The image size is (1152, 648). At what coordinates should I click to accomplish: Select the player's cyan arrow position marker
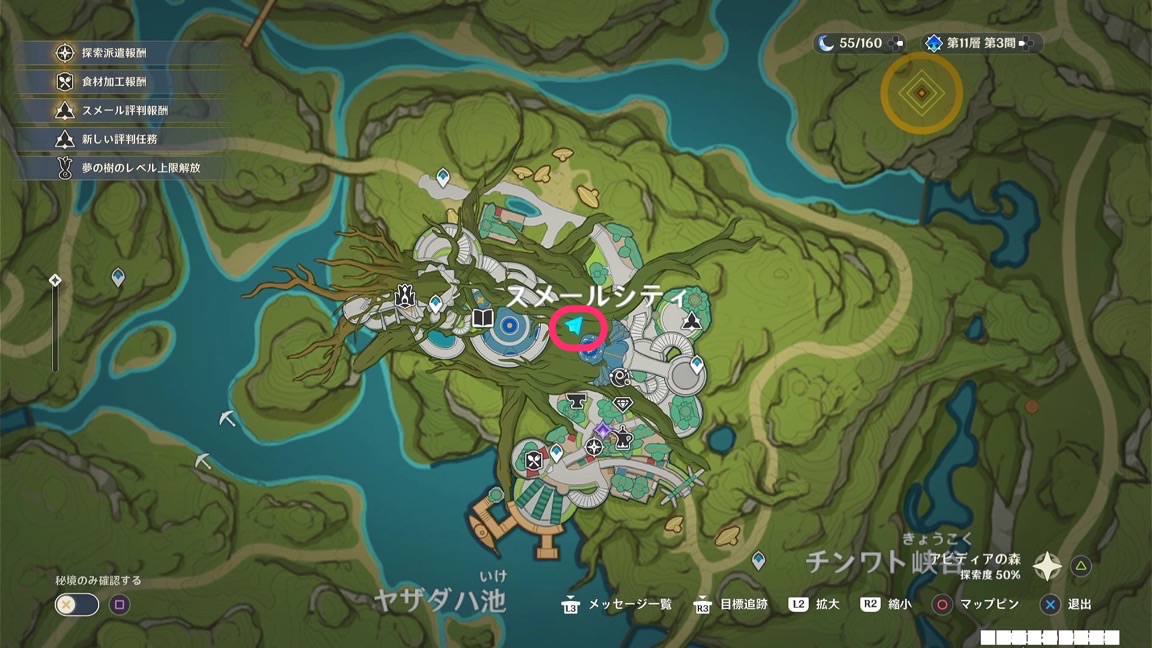pyautogui.click(x=576, y=327)
